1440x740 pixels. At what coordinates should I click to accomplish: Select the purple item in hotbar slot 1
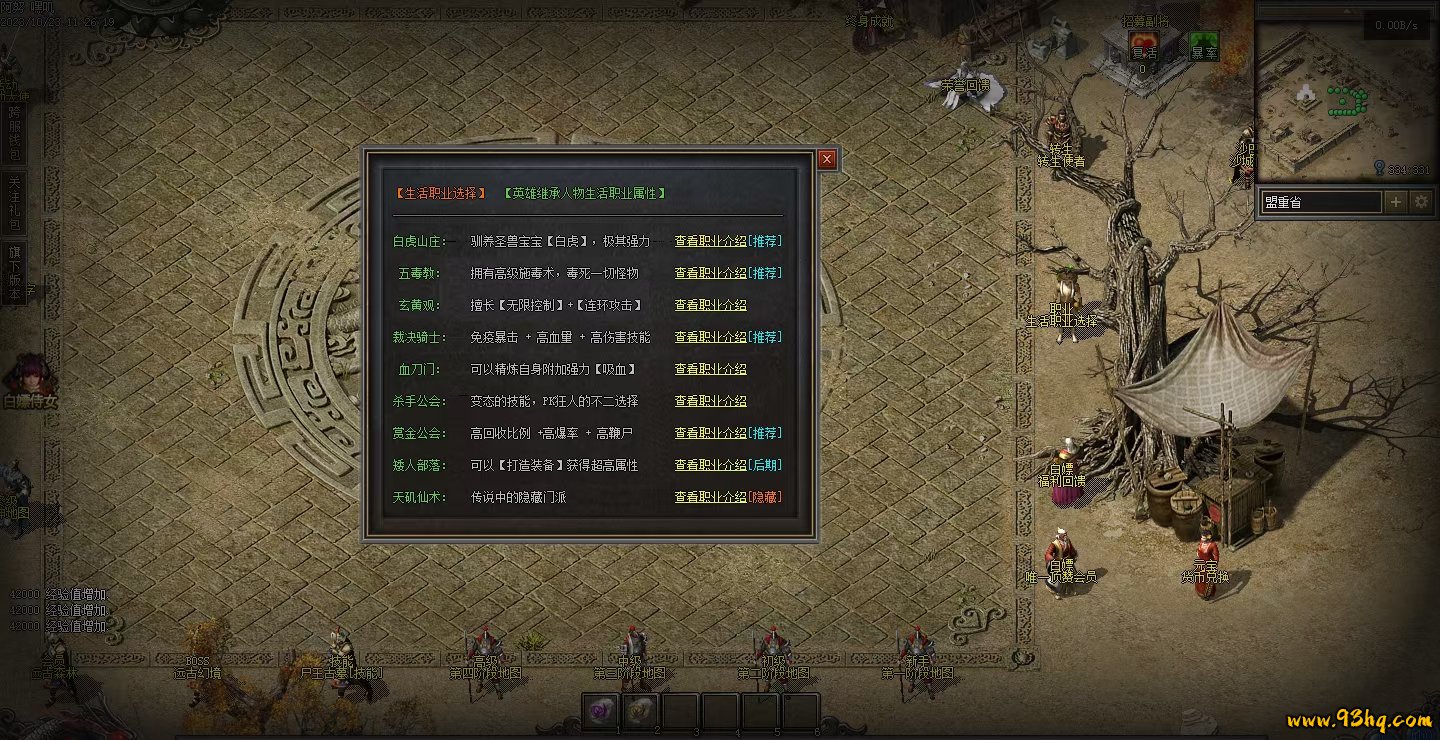point(600,711)
